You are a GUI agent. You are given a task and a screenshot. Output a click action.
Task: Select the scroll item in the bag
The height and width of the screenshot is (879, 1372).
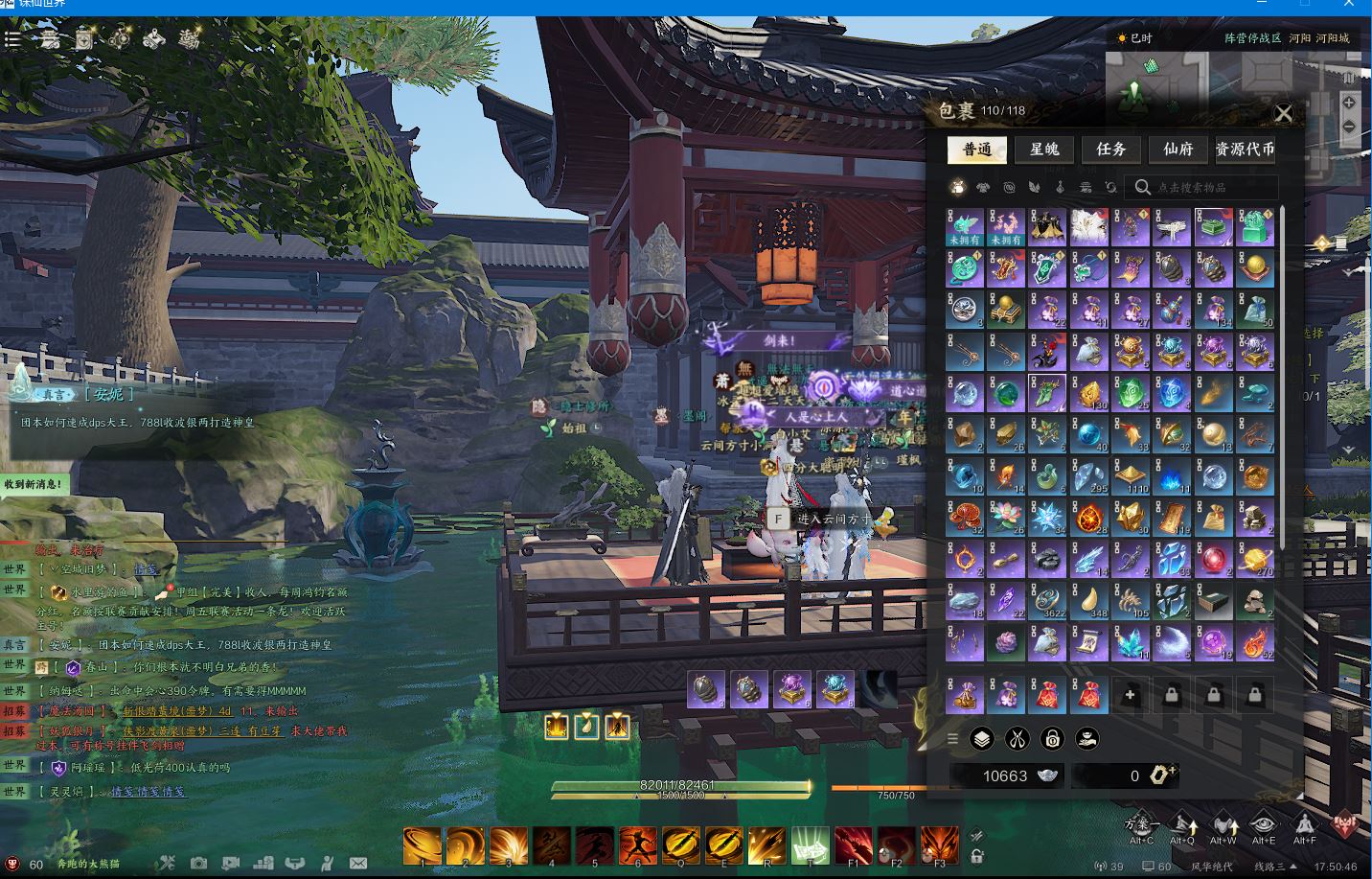(x=1089, y=641)
